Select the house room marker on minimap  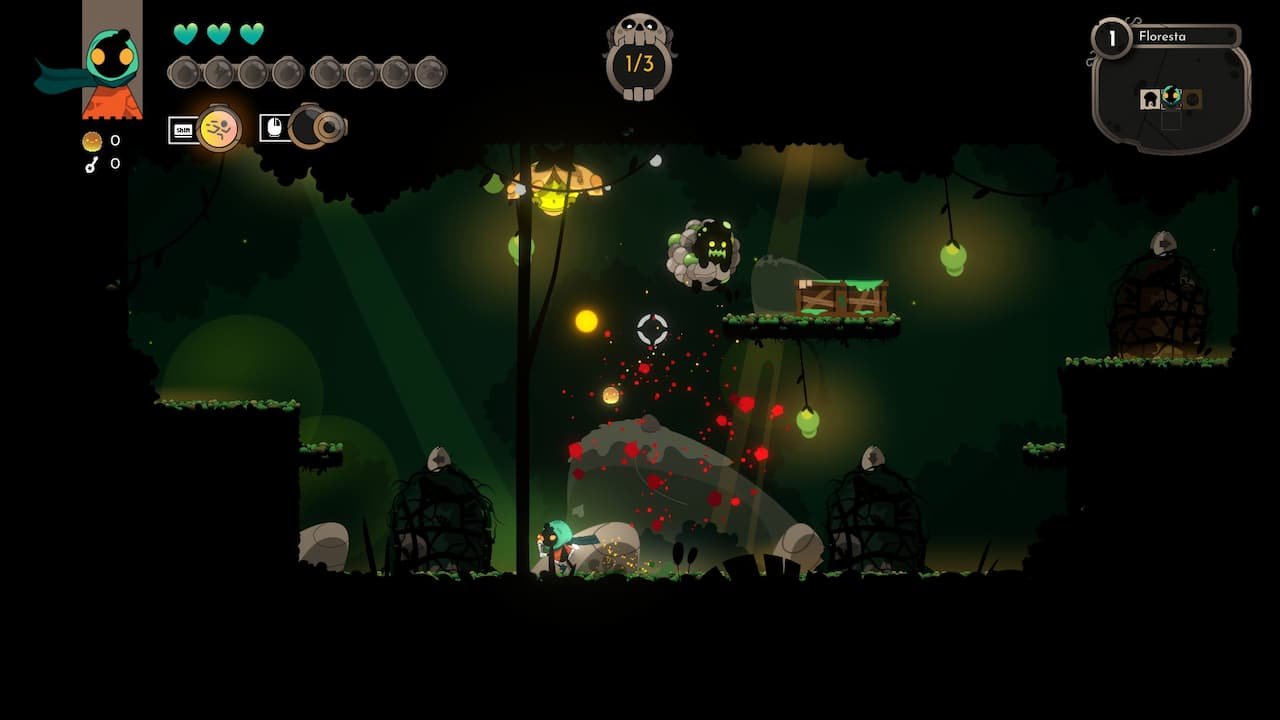click(1150, 99)
